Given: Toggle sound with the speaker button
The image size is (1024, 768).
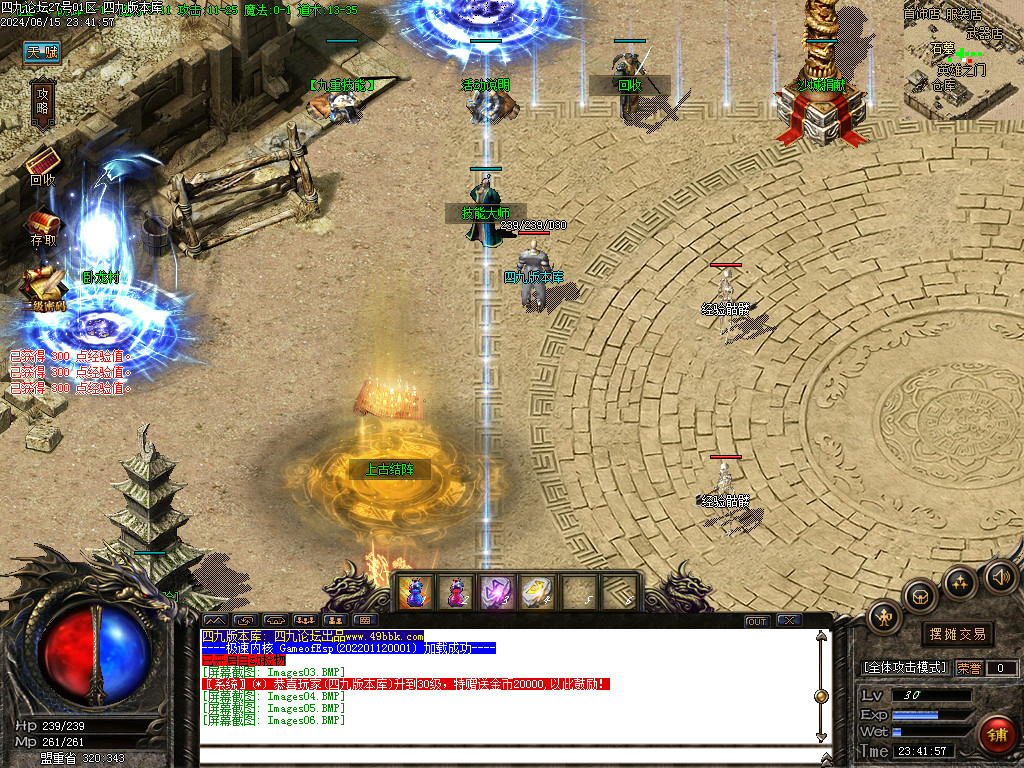Looking at the screenshot, I should click(1000, 575).
